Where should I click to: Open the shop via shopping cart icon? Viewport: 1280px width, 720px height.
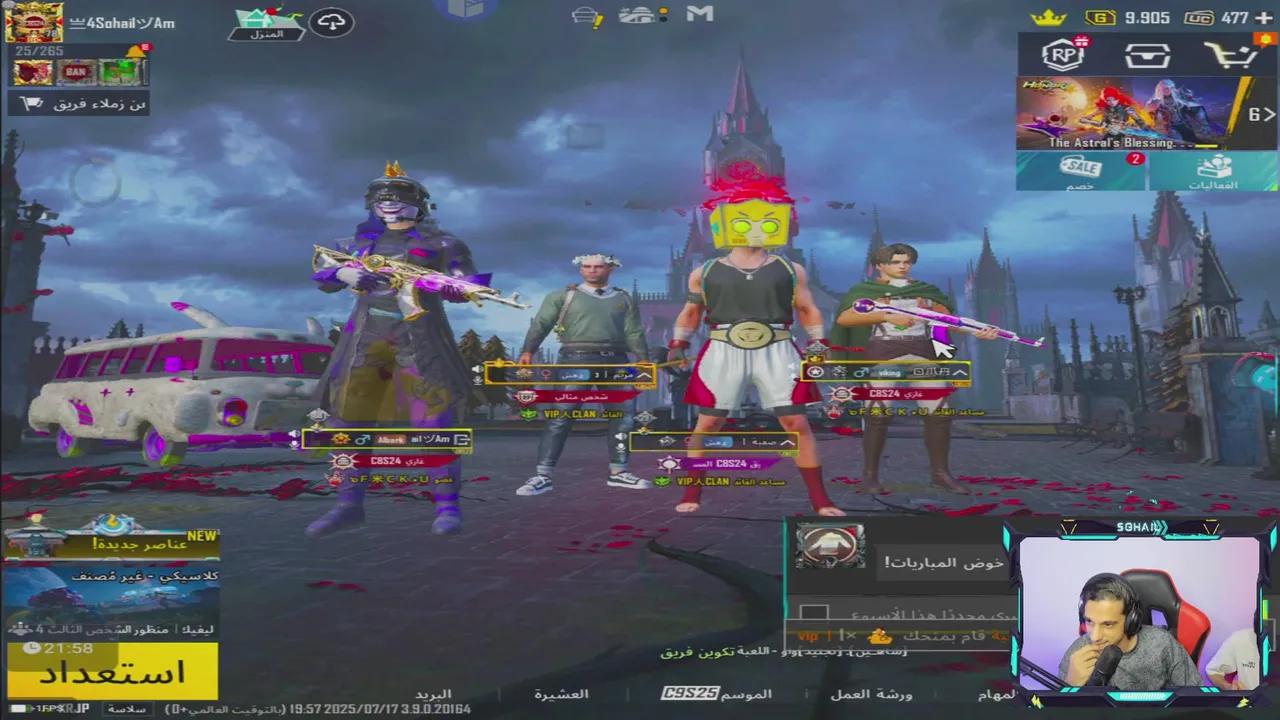(x=1234, y=56)
